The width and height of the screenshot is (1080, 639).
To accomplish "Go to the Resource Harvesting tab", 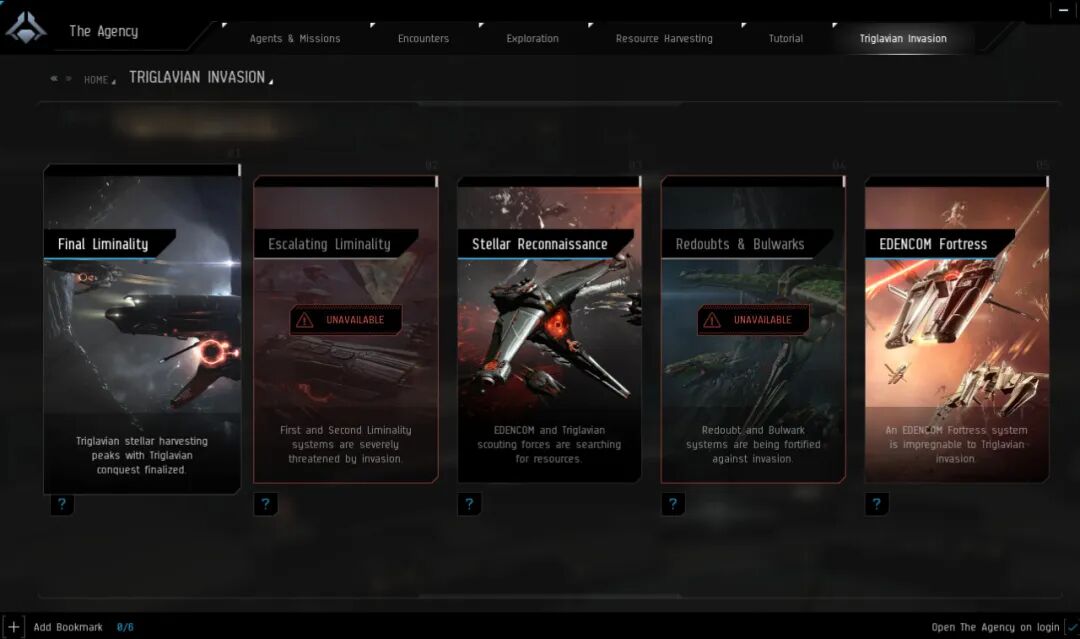I will click(x=664, y=39).
